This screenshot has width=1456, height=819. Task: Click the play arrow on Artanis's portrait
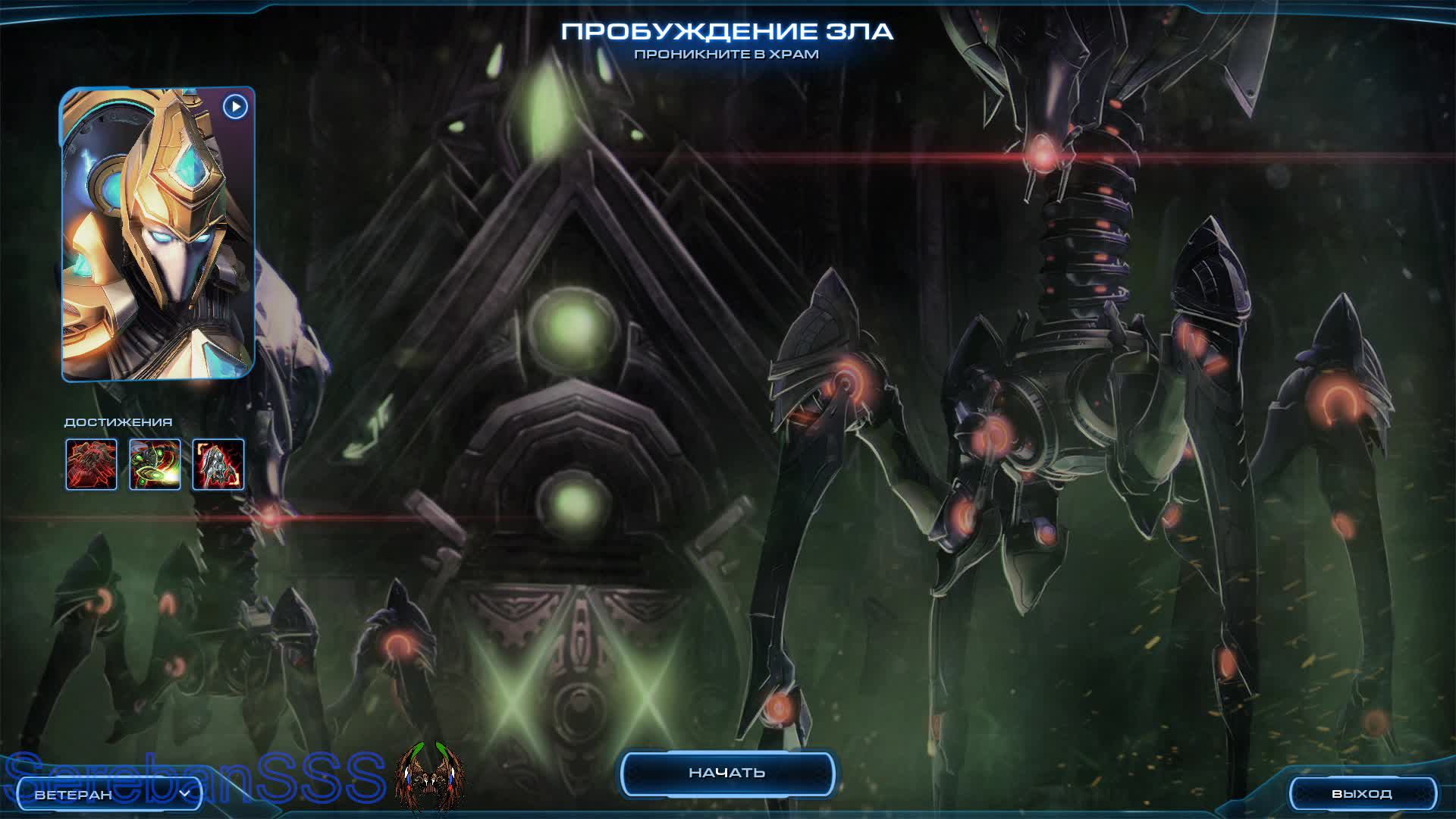[x=235, y=108]
